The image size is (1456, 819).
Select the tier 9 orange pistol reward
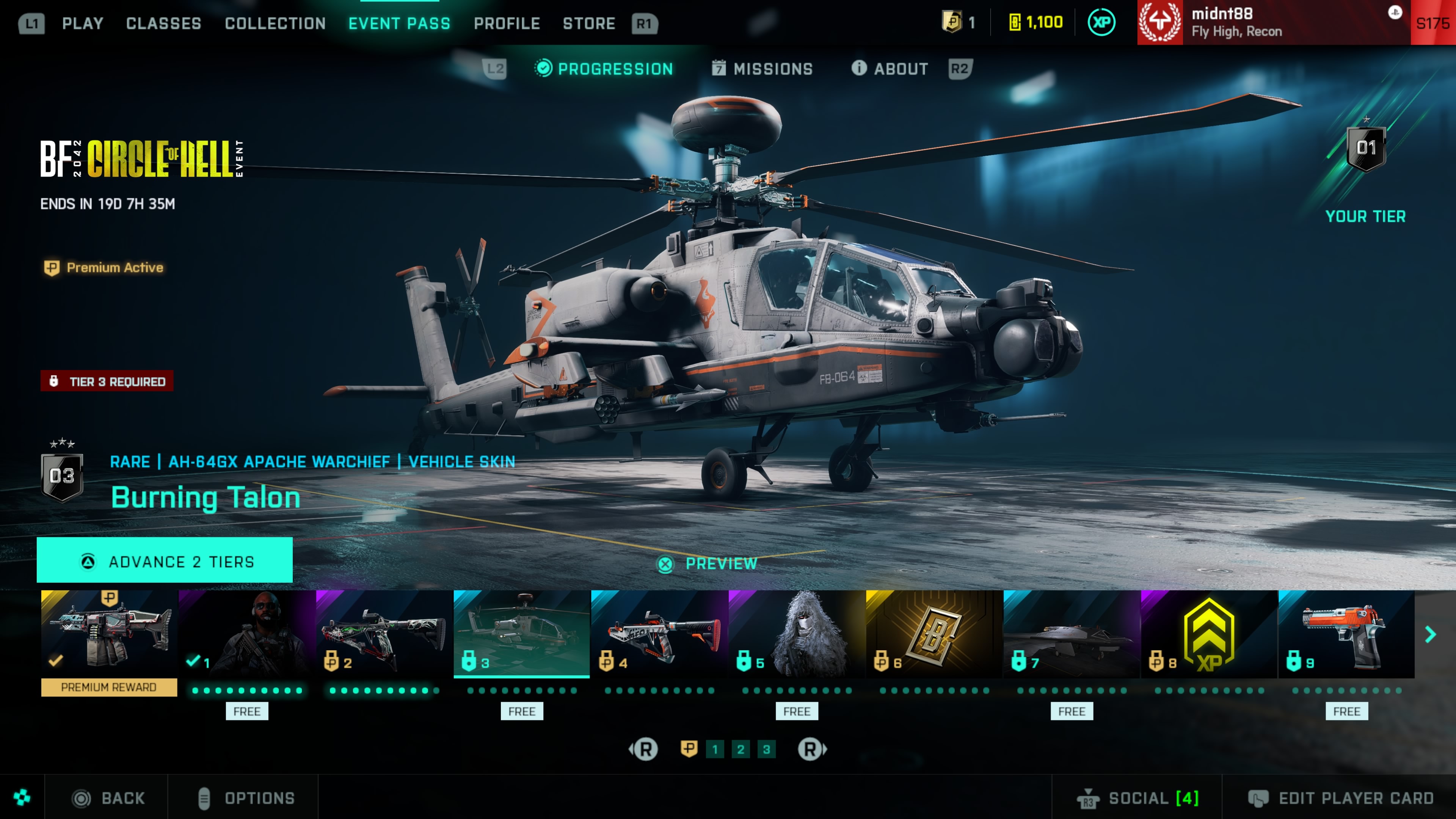point(1346,634)
